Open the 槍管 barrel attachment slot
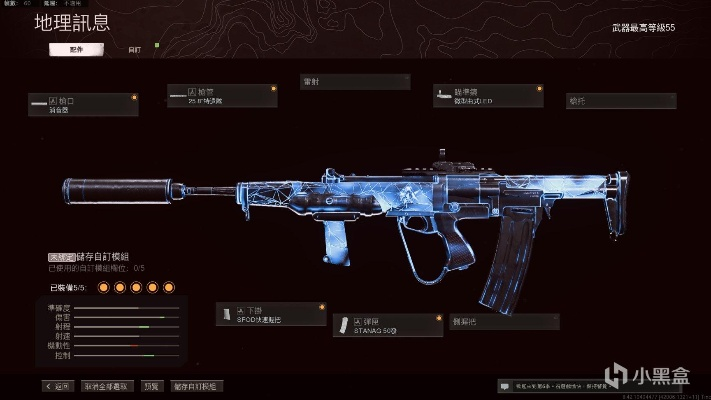711x400 pixels. [x=221, y=96]
